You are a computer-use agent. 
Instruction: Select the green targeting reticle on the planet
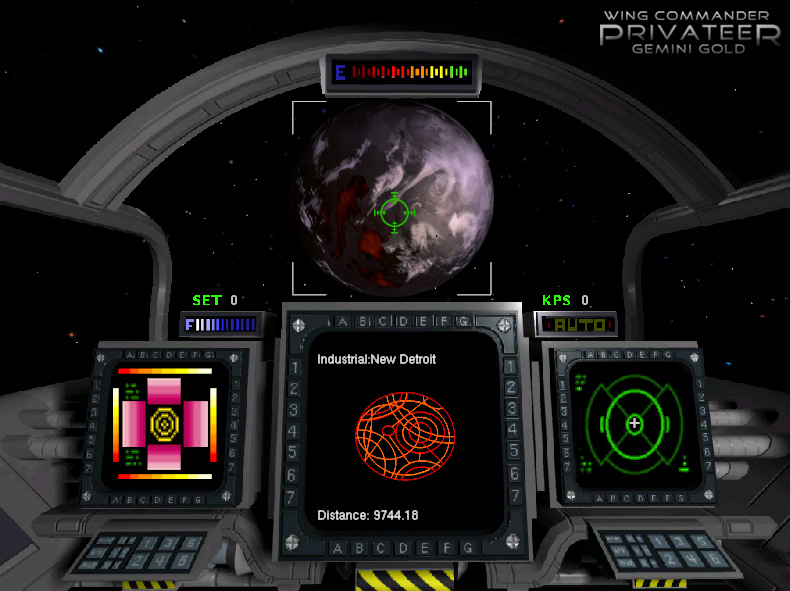(395, 212)
